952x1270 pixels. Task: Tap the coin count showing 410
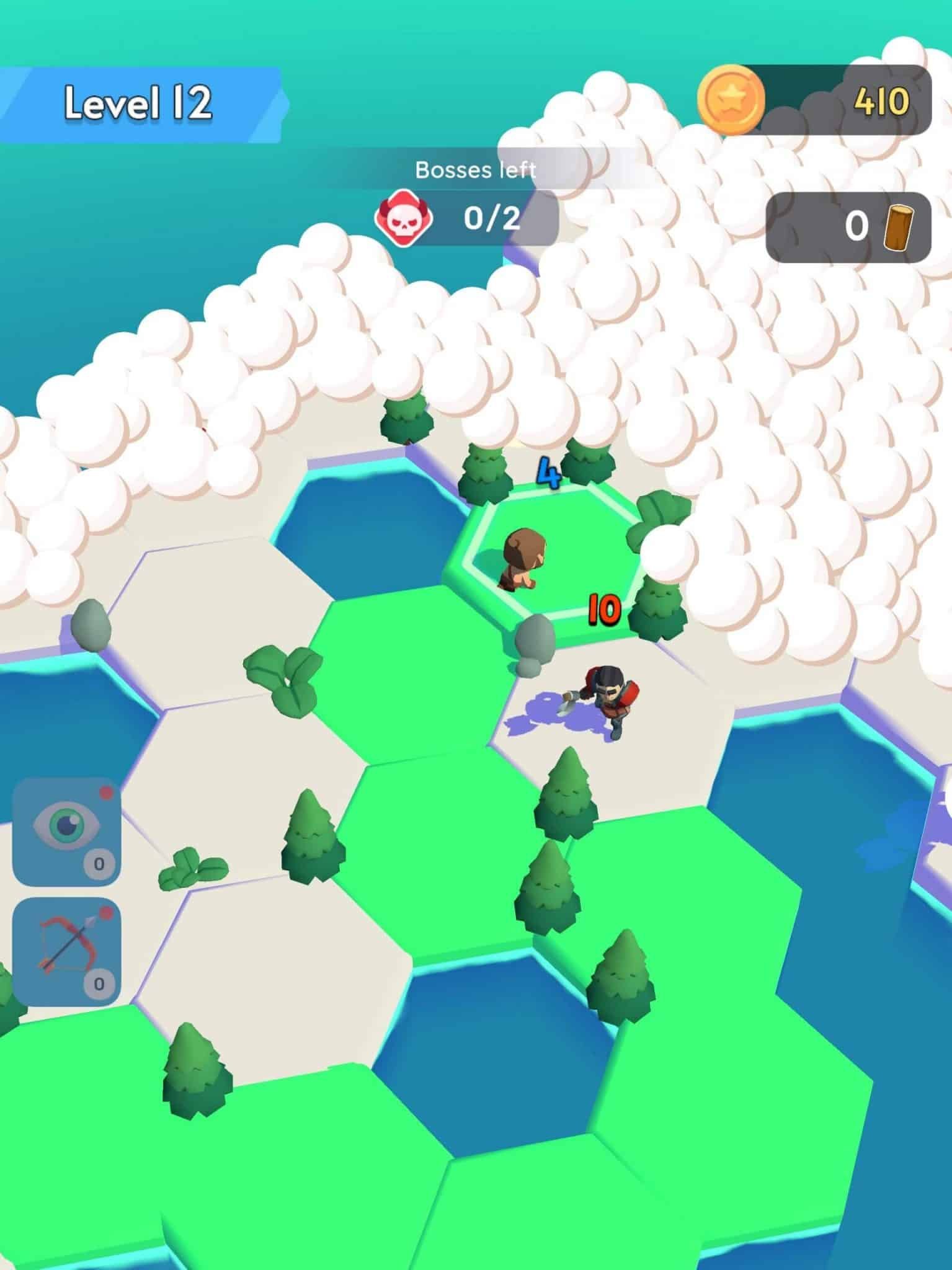tap(882, 100)
